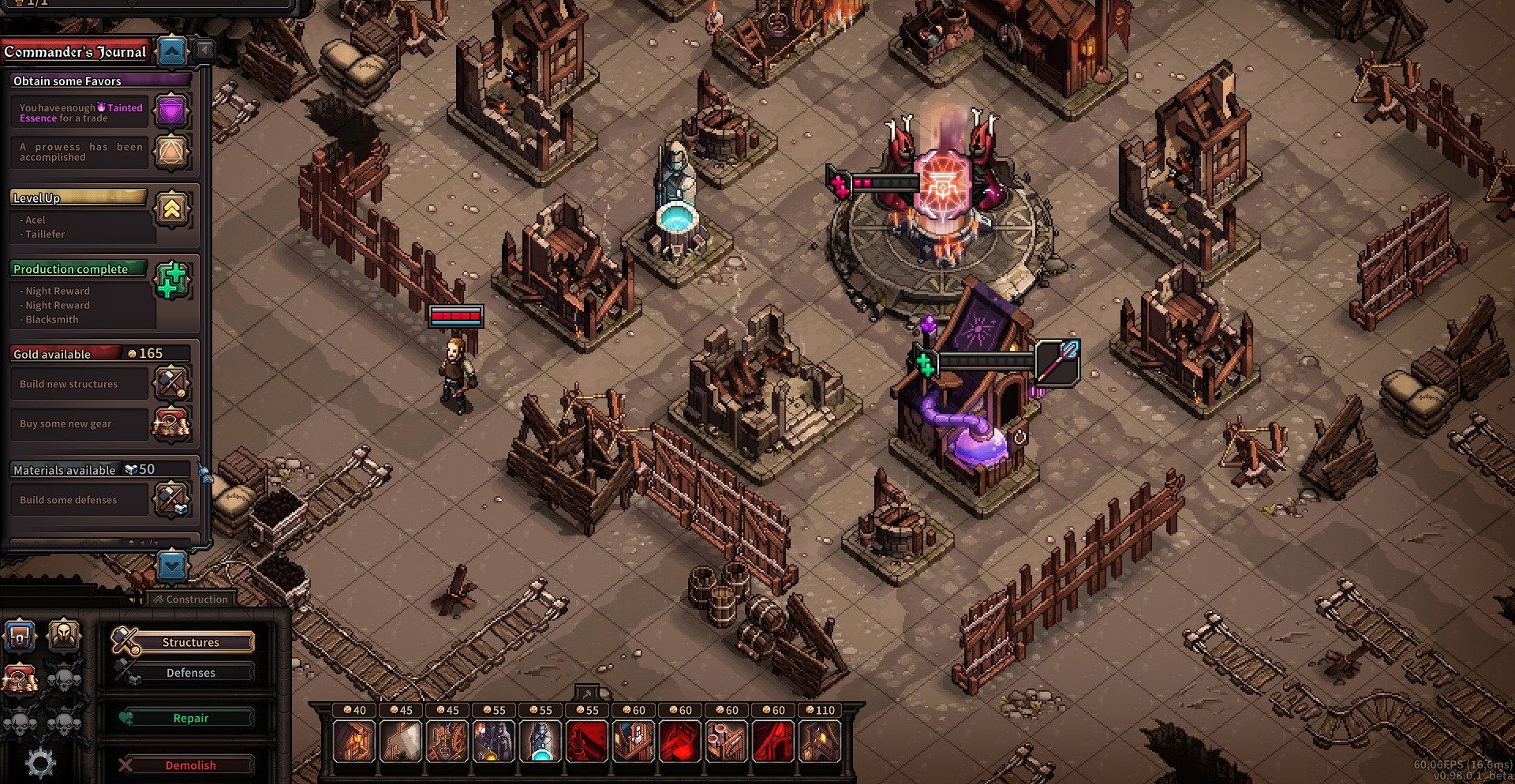Screen dimensions: 1515x784
Task: Select the Structures construction category
Action: pos(190,642)
